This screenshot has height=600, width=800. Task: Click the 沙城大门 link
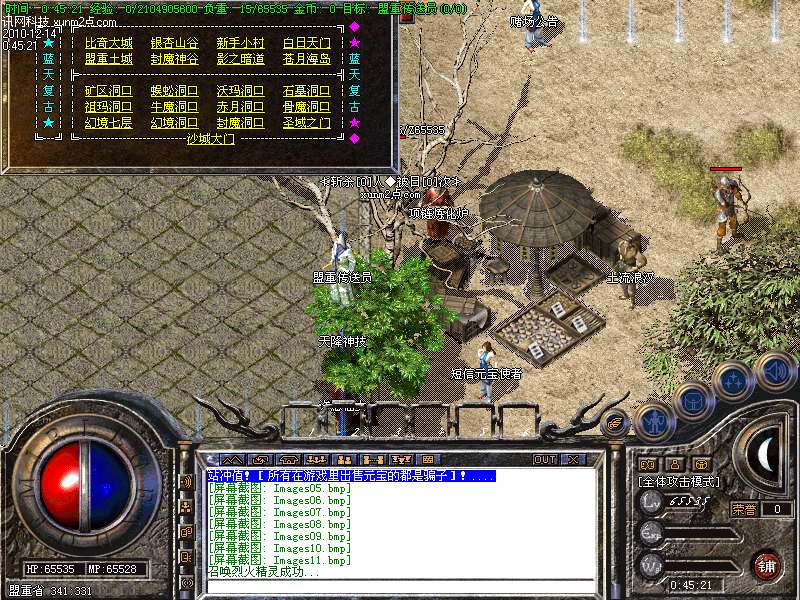coord(210,140)
